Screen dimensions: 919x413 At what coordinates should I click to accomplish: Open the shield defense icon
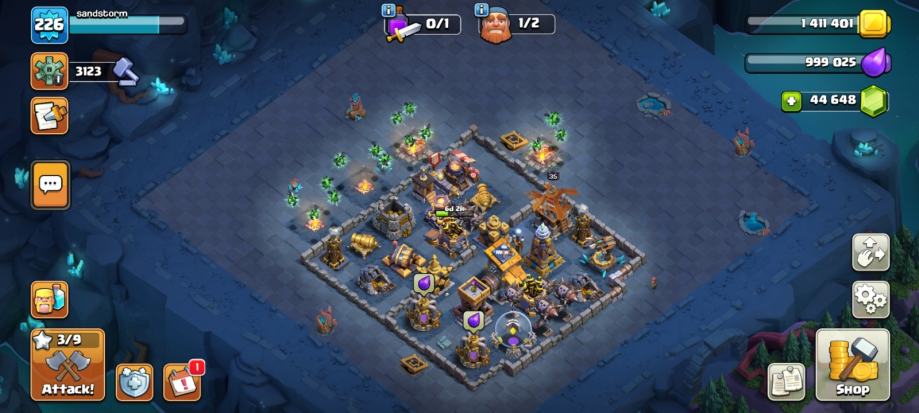click(135, 381)
